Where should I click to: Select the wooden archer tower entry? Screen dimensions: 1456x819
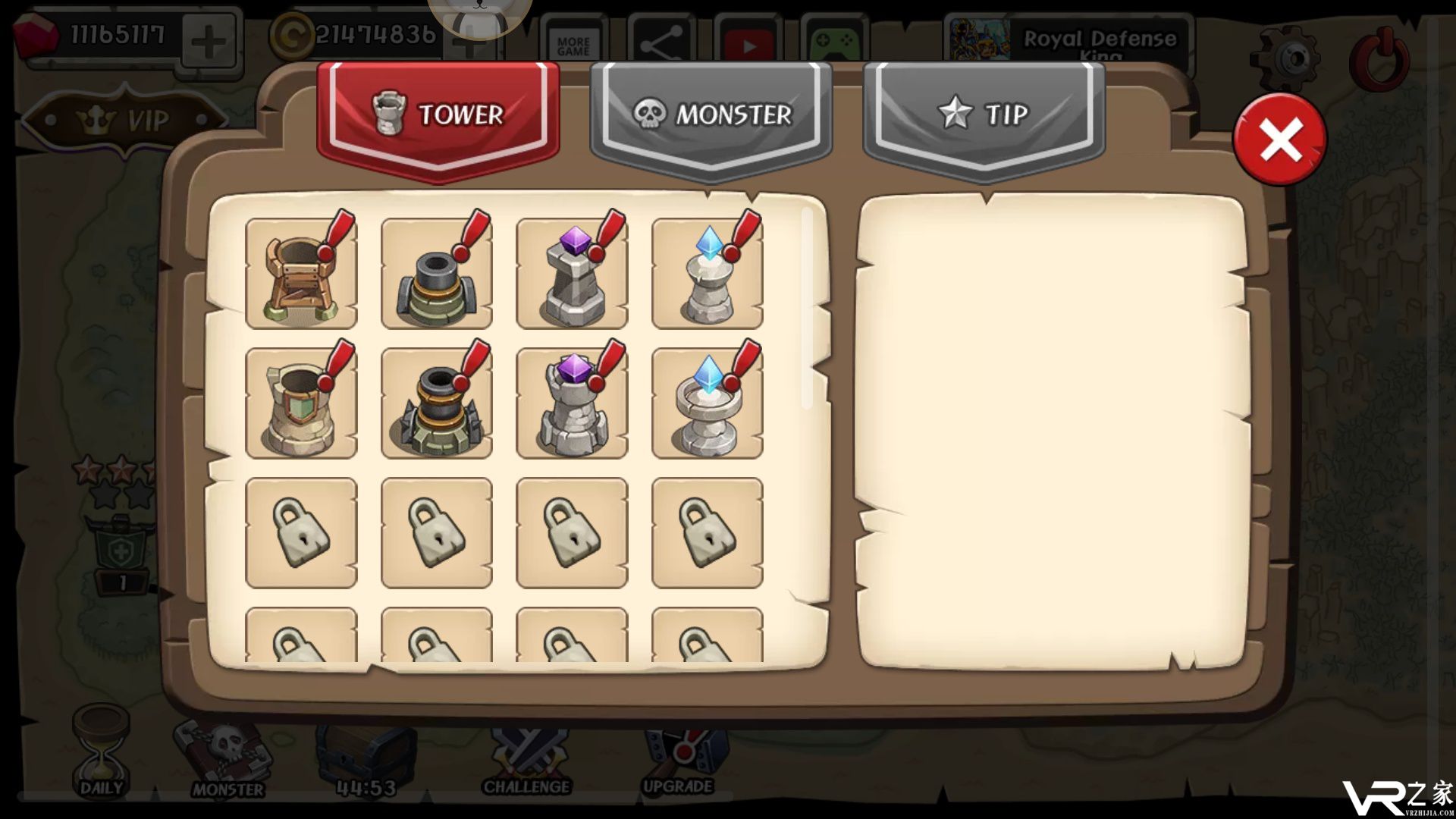[x=301, y=274]
